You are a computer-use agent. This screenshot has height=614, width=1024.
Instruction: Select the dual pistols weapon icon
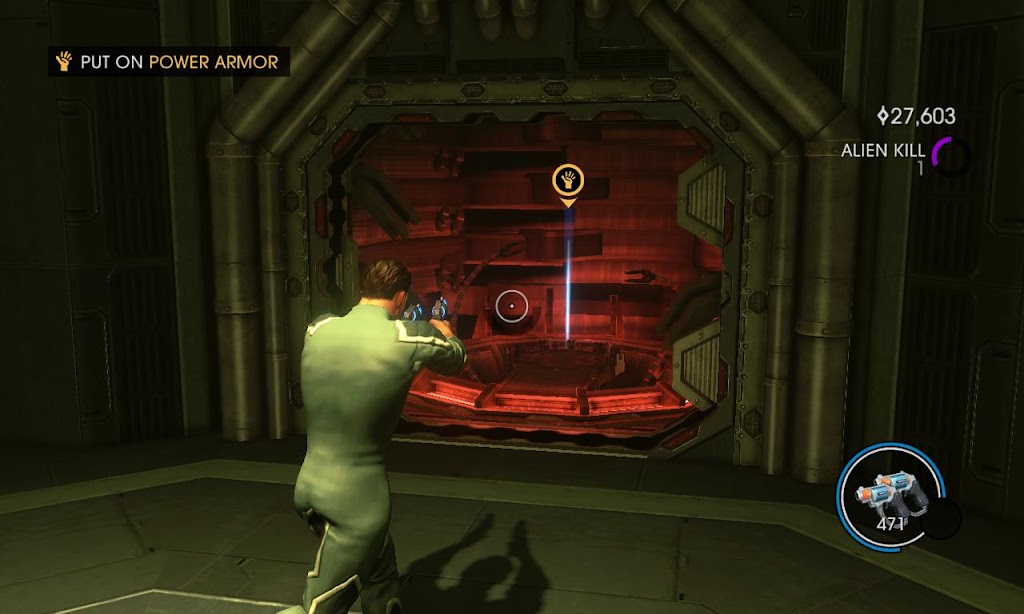887,491
